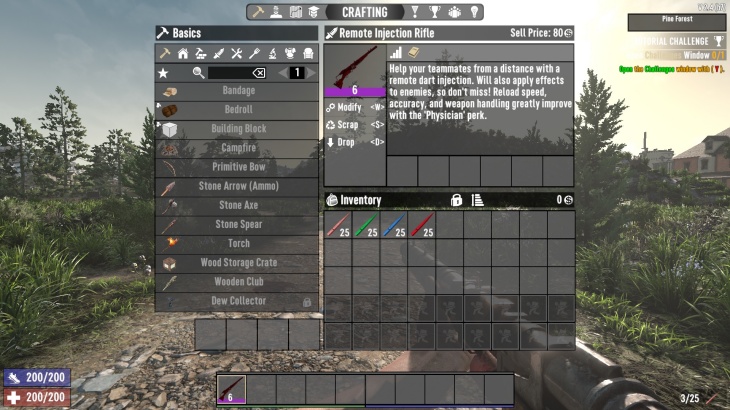Select the green dart stack in inventory
This screenshot has width=730, height=410.
pos(366,226)
